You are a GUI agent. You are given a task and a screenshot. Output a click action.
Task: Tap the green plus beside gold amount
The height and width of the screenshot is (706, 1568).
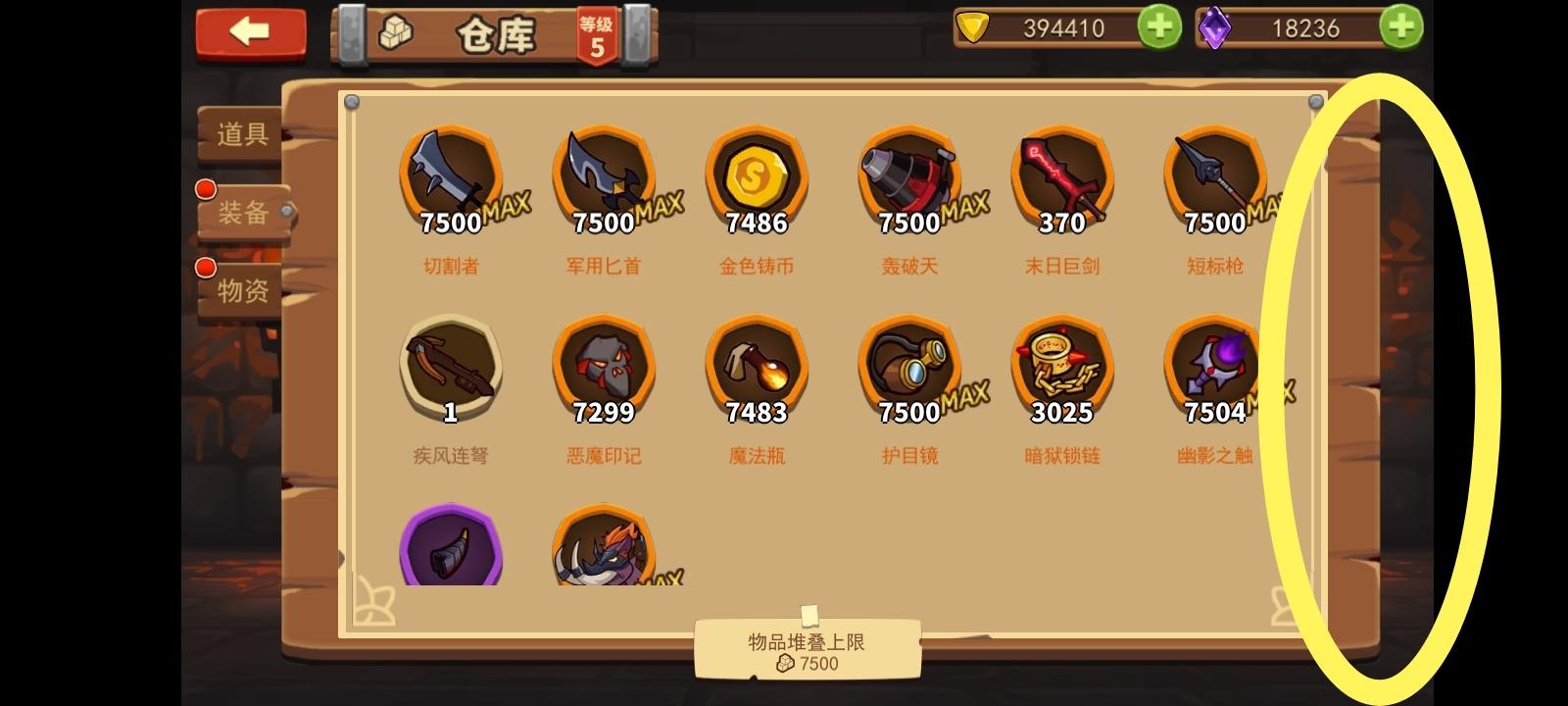tap(1160, 27)
